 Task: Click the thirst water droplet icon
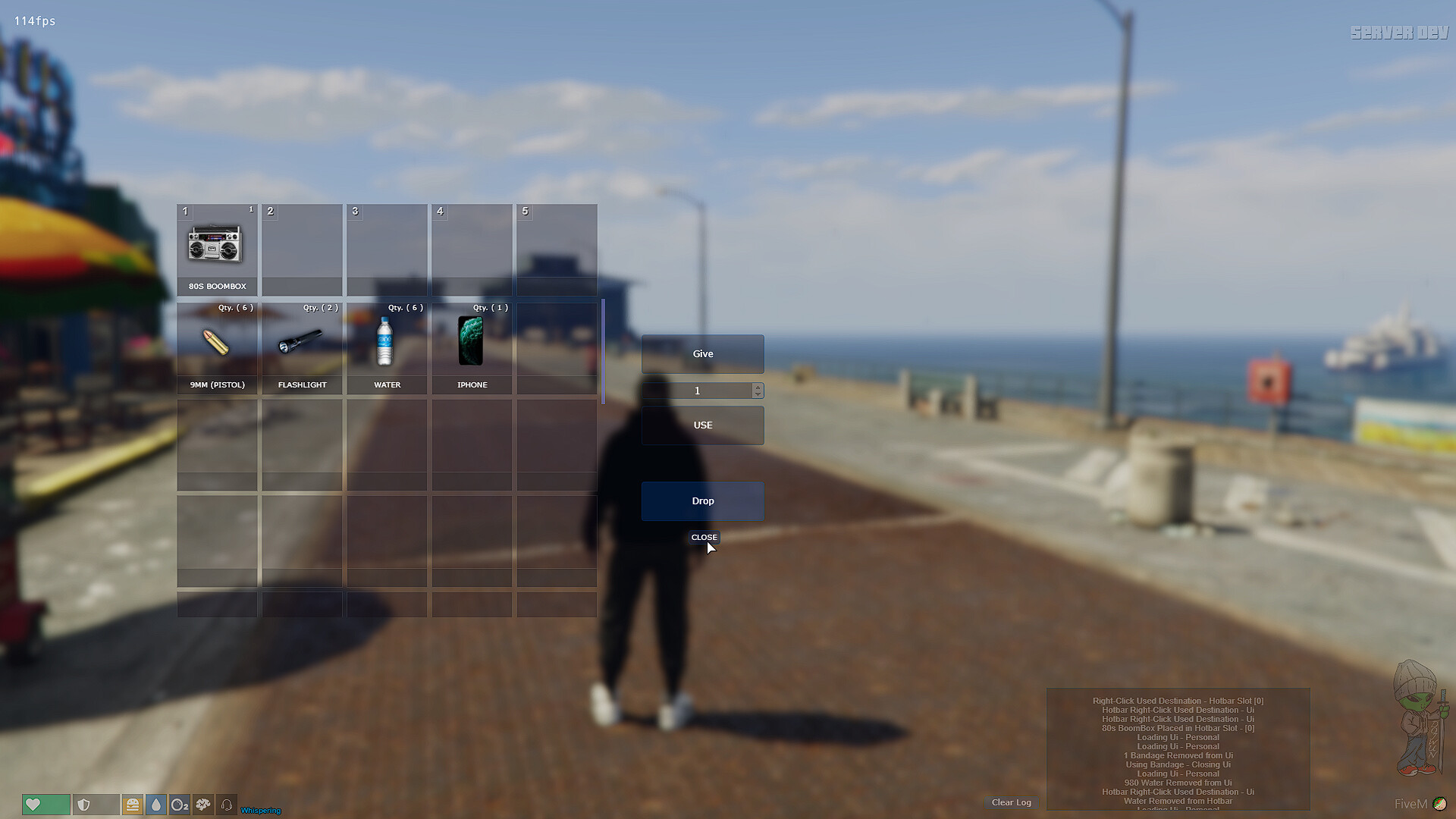pyautogui.click(x=156, y=805)
